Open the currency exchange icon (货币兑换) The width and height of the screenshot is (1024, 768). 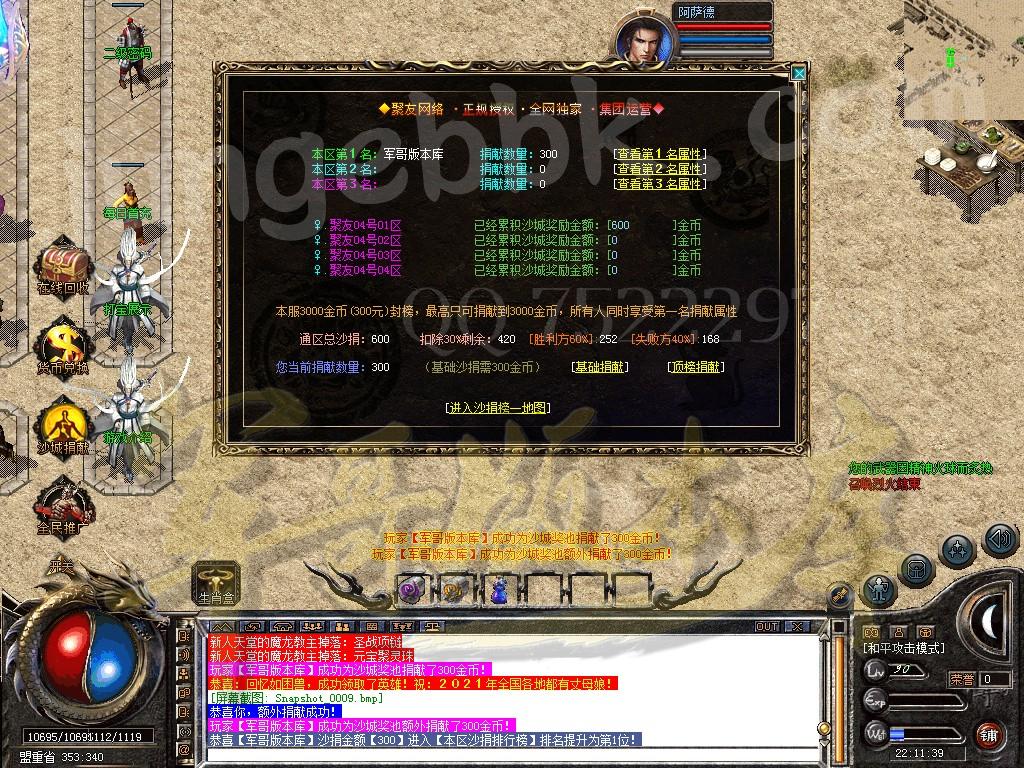pyautogui.click(x=64, y=344)
